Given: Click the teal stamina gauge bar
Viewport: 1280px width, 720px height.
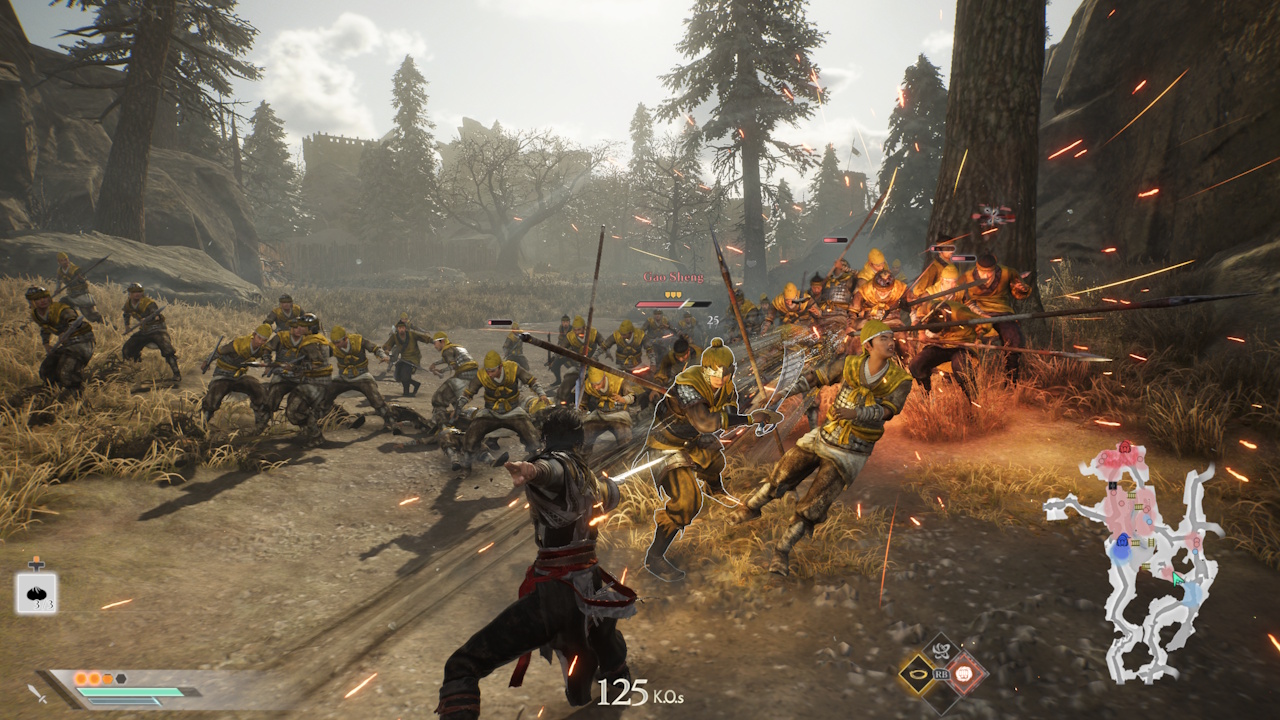Looking at the screenshot, I should pos(129,691).
